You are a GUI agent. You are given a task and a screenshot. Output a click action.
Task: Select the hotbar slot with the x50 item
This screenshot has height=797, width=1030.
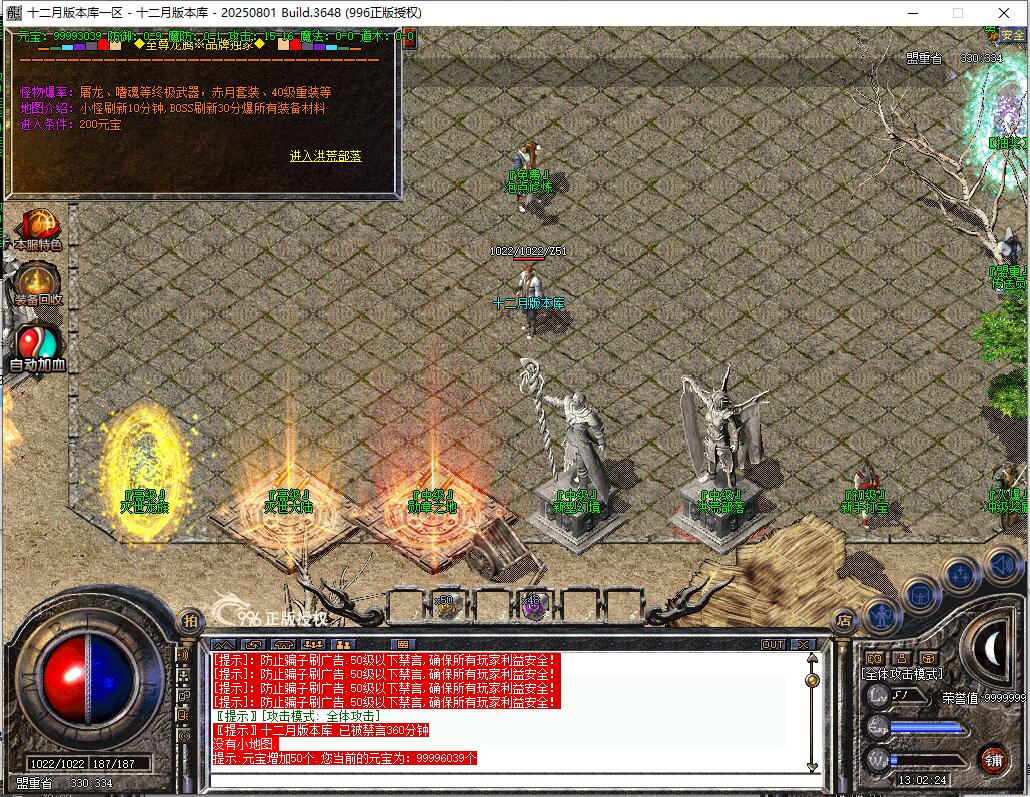(x=447, y=605)
